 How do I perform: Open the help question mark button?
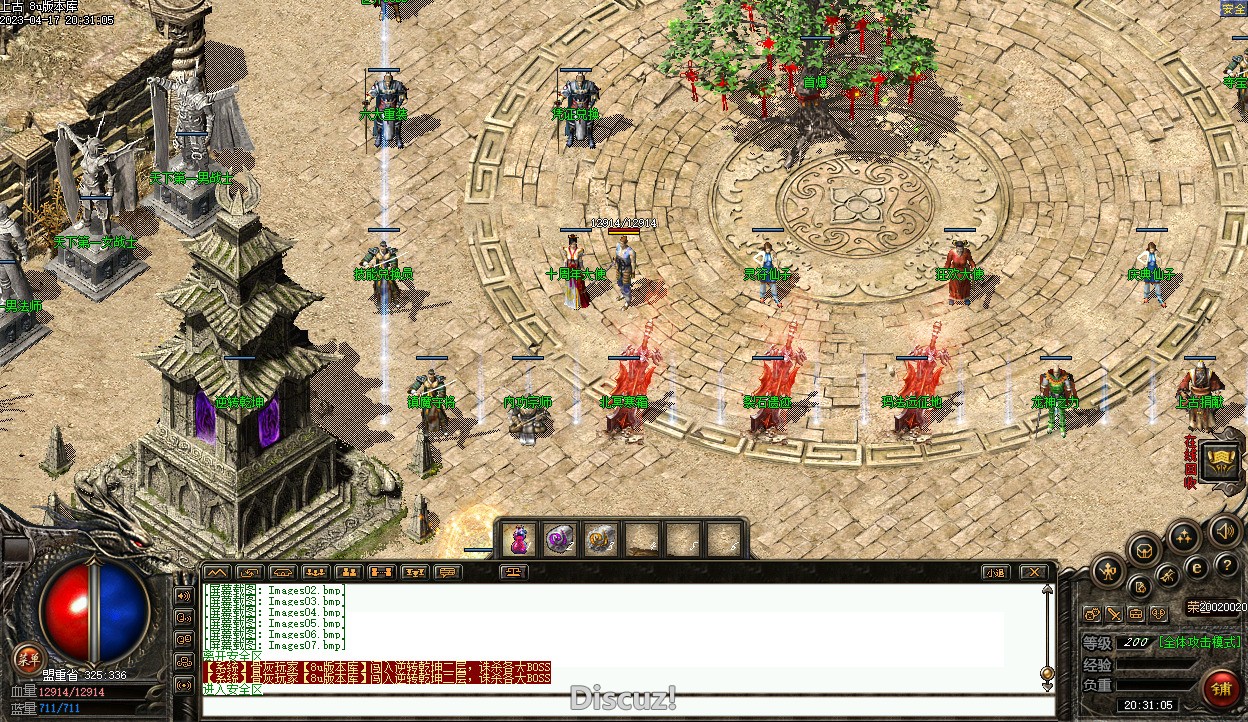click(1226, 565)
